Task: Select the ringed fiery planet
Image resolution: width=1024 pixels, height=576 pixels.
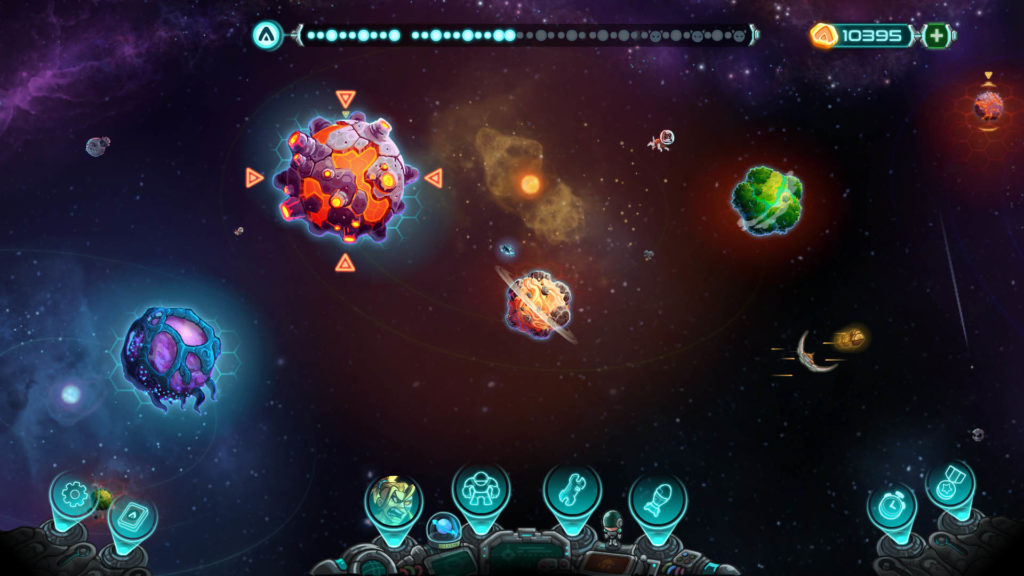Action: click(x=539, y=303)
